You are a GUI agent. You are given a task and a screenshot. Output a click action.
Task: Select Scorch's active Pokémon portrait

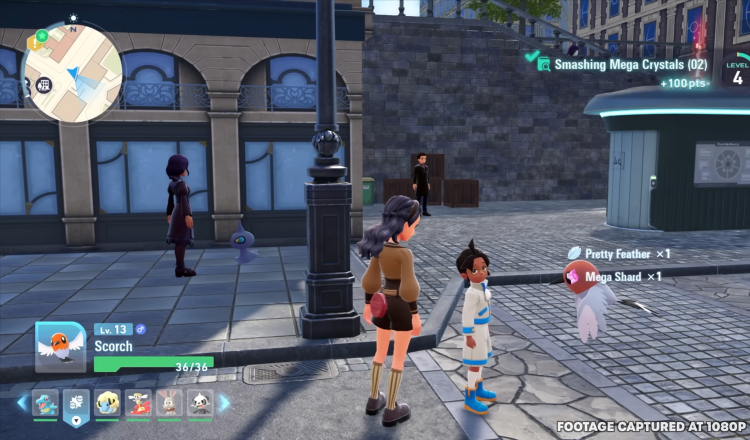tap(60, 346)
